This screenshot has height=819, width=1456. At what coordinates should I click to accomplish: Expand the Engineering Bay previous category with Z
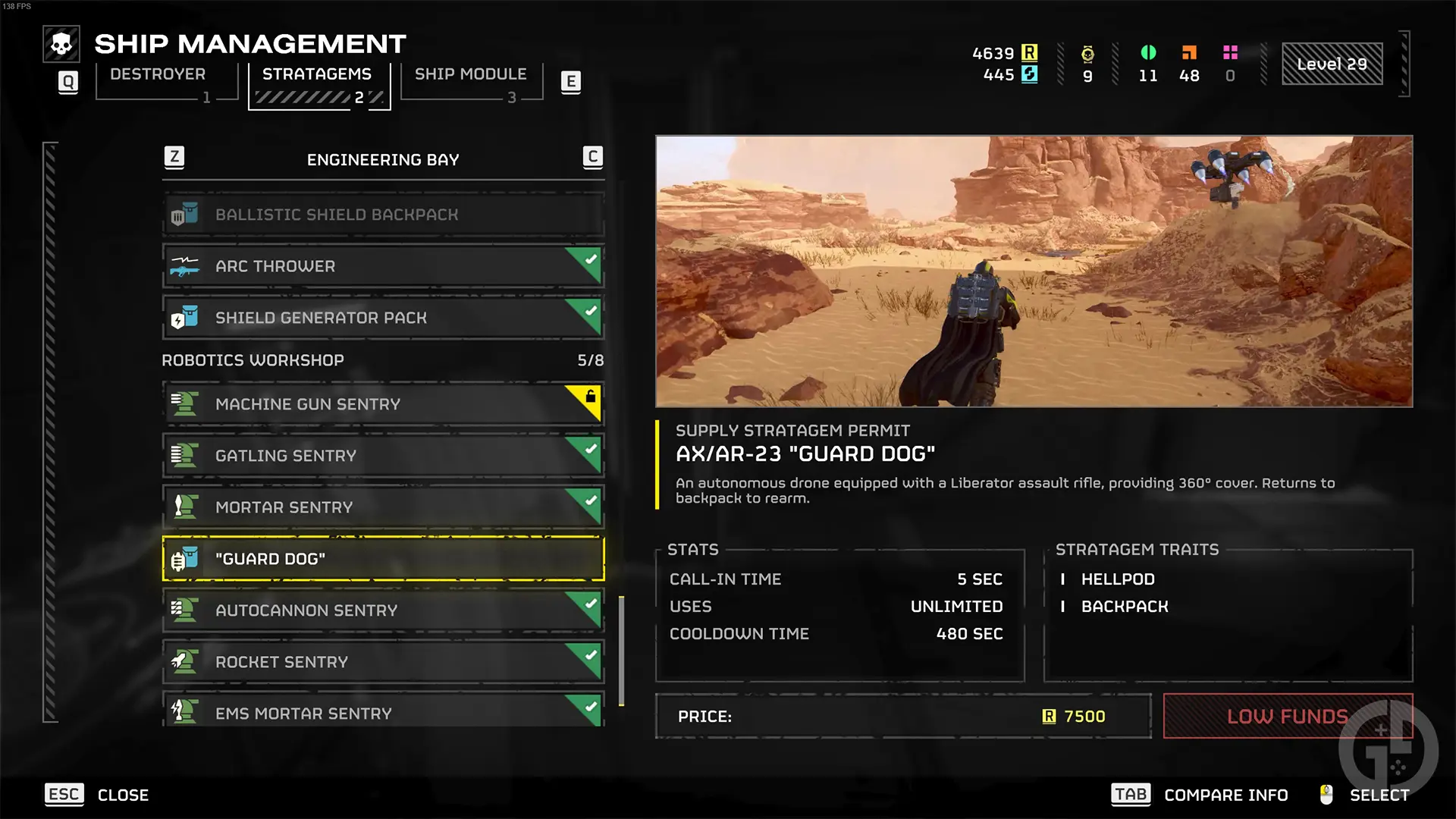(x=175, y=158)
